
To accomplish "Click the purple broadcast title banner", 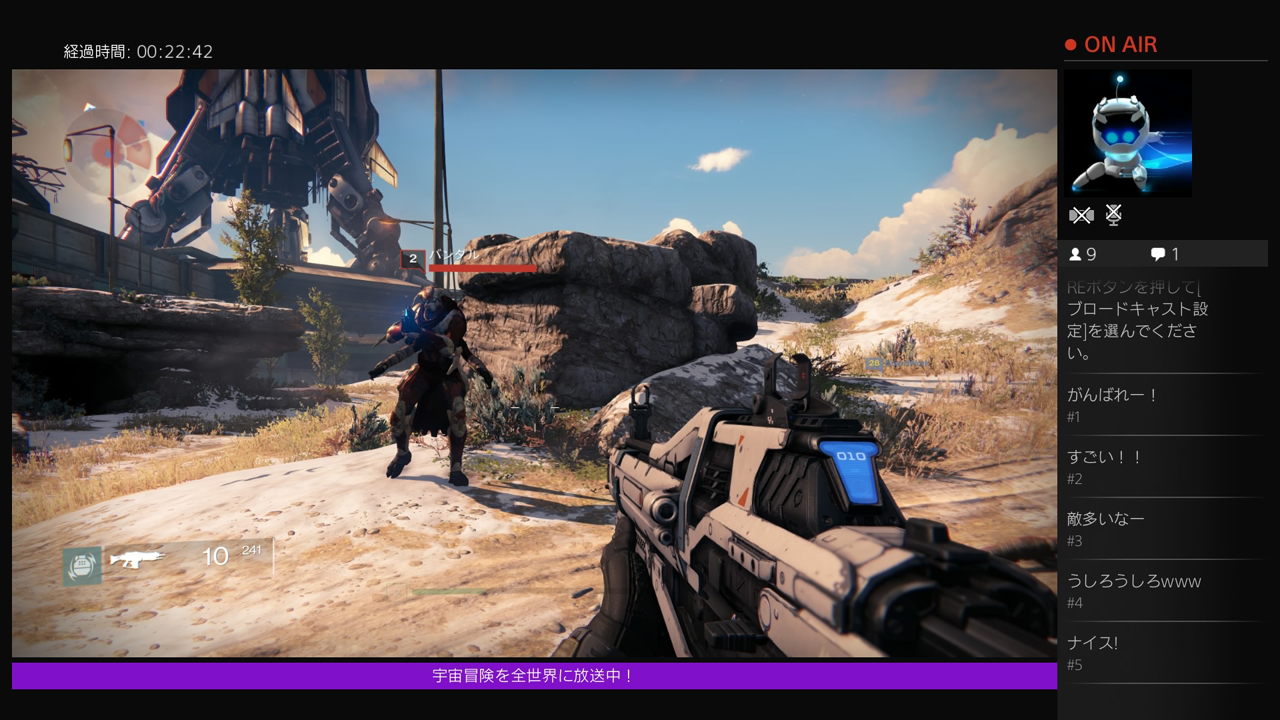I will pos(534,676).
